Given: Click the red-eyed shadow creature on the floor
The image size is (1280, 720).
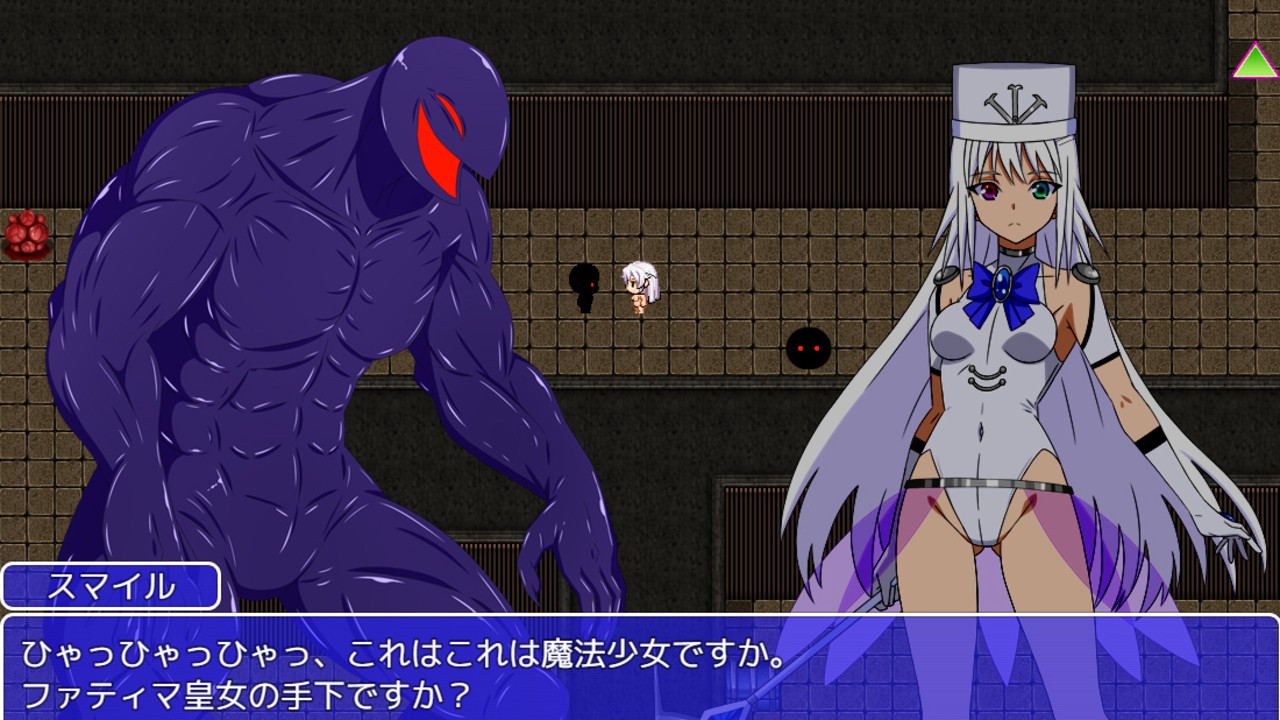Looking at the screenshot, I should click(806, 349).
